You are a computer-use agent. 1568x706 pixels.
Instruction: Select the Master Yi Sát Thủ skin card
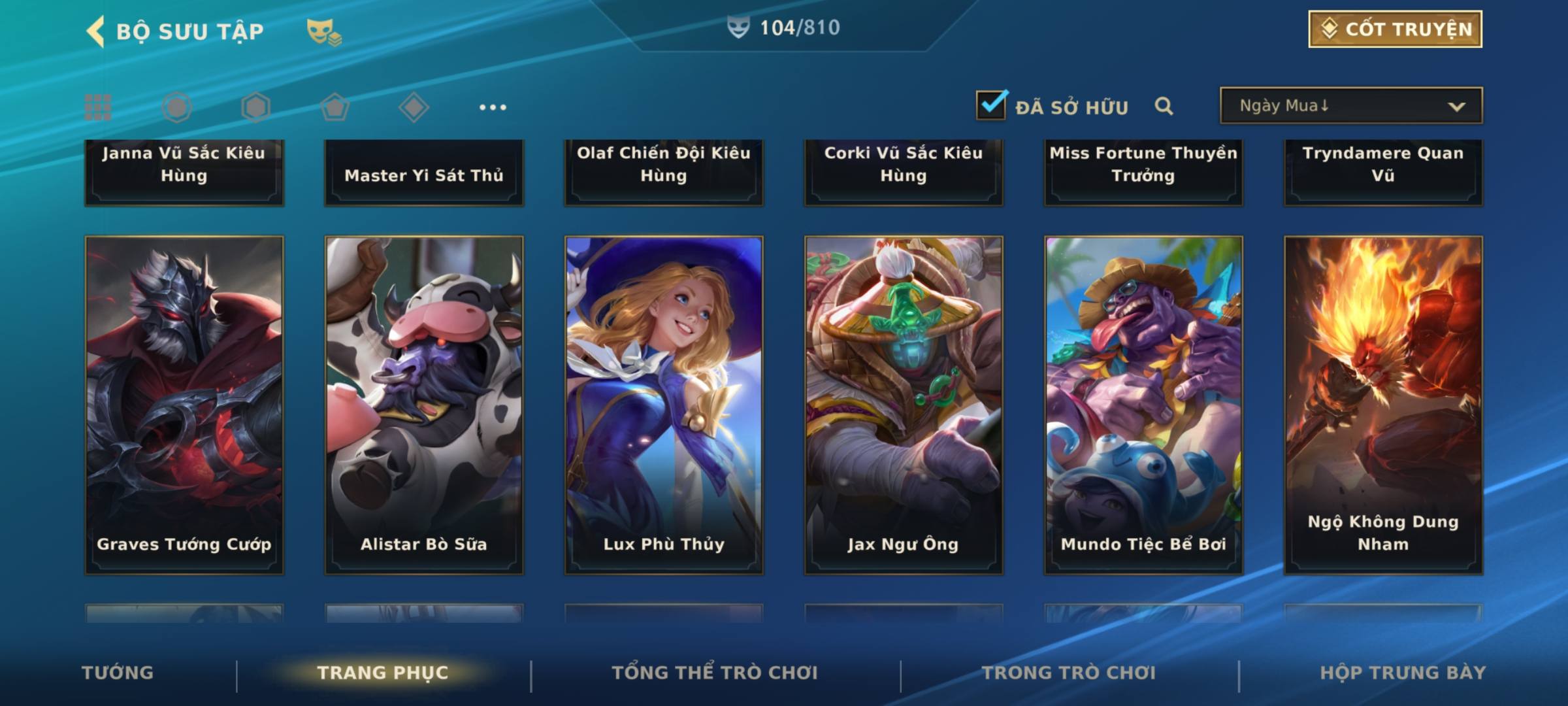tap(424, 173)
